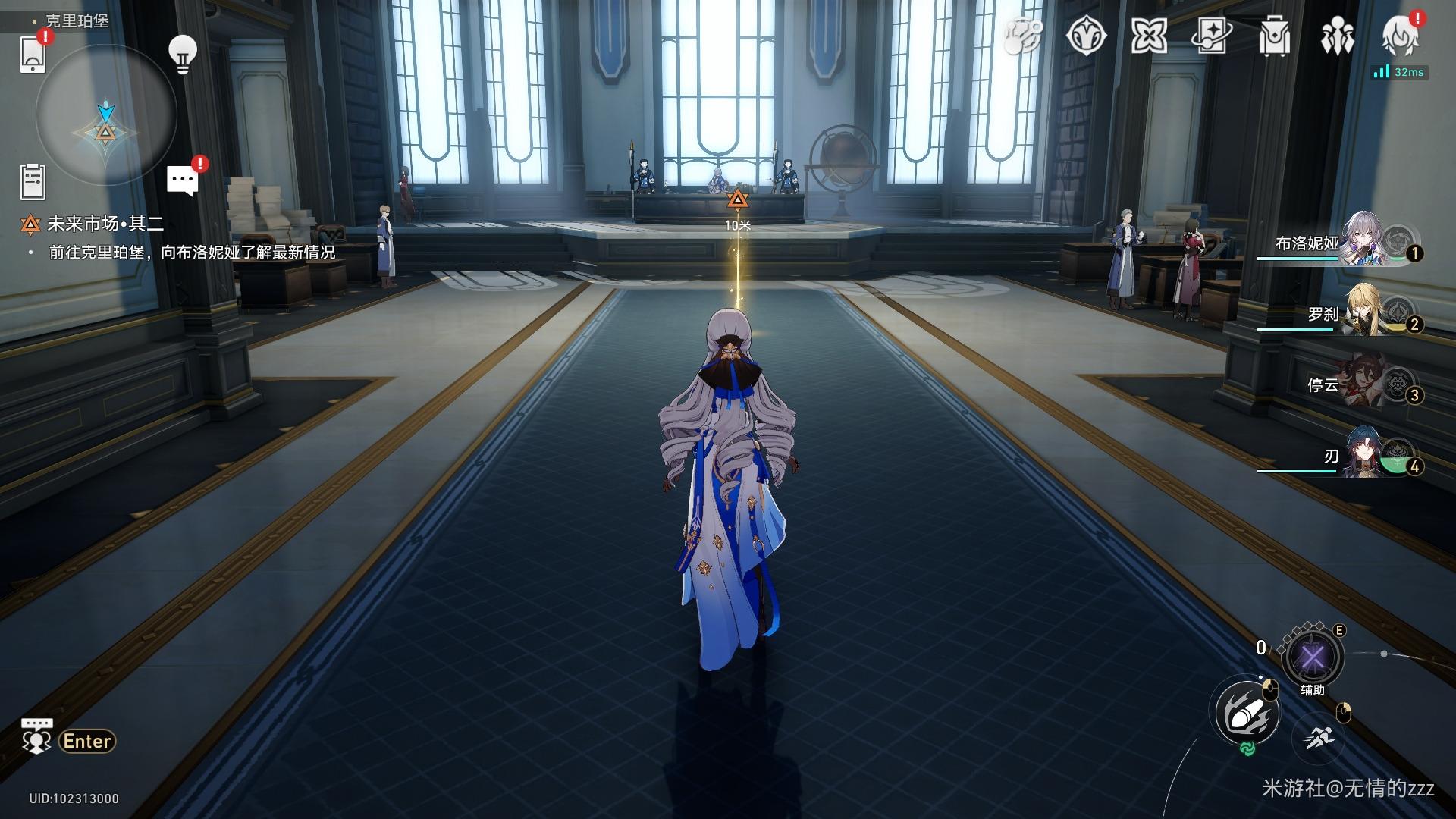The image size is (1456, 819).
Task: Open the chat message bubble
Action: click(x=182, y=181)
